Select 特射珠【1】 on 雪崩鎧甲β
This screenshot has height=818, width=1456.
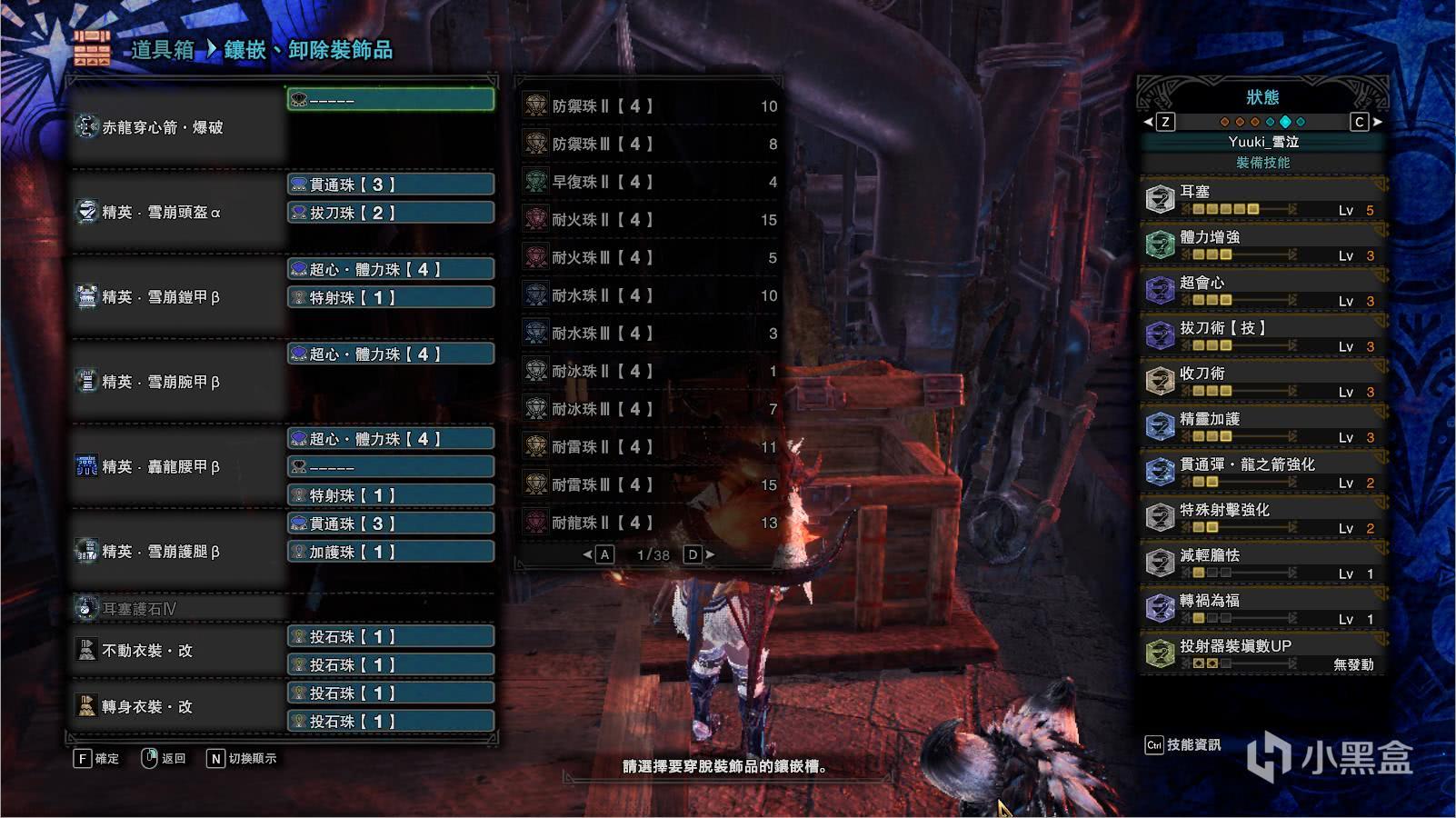click(x=391, y=297)
